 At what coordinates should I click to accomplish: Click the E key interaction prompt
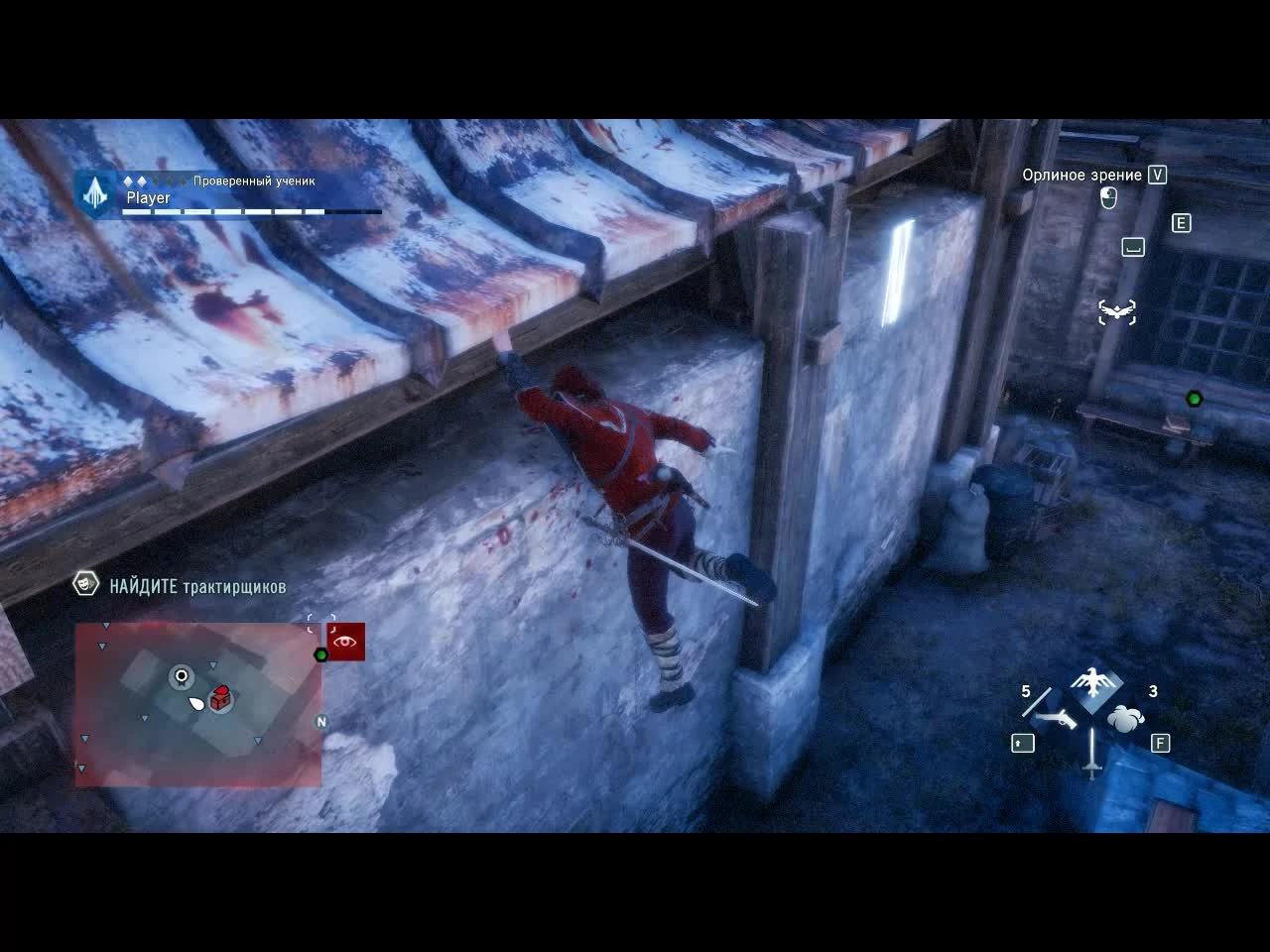(1181, 223)
